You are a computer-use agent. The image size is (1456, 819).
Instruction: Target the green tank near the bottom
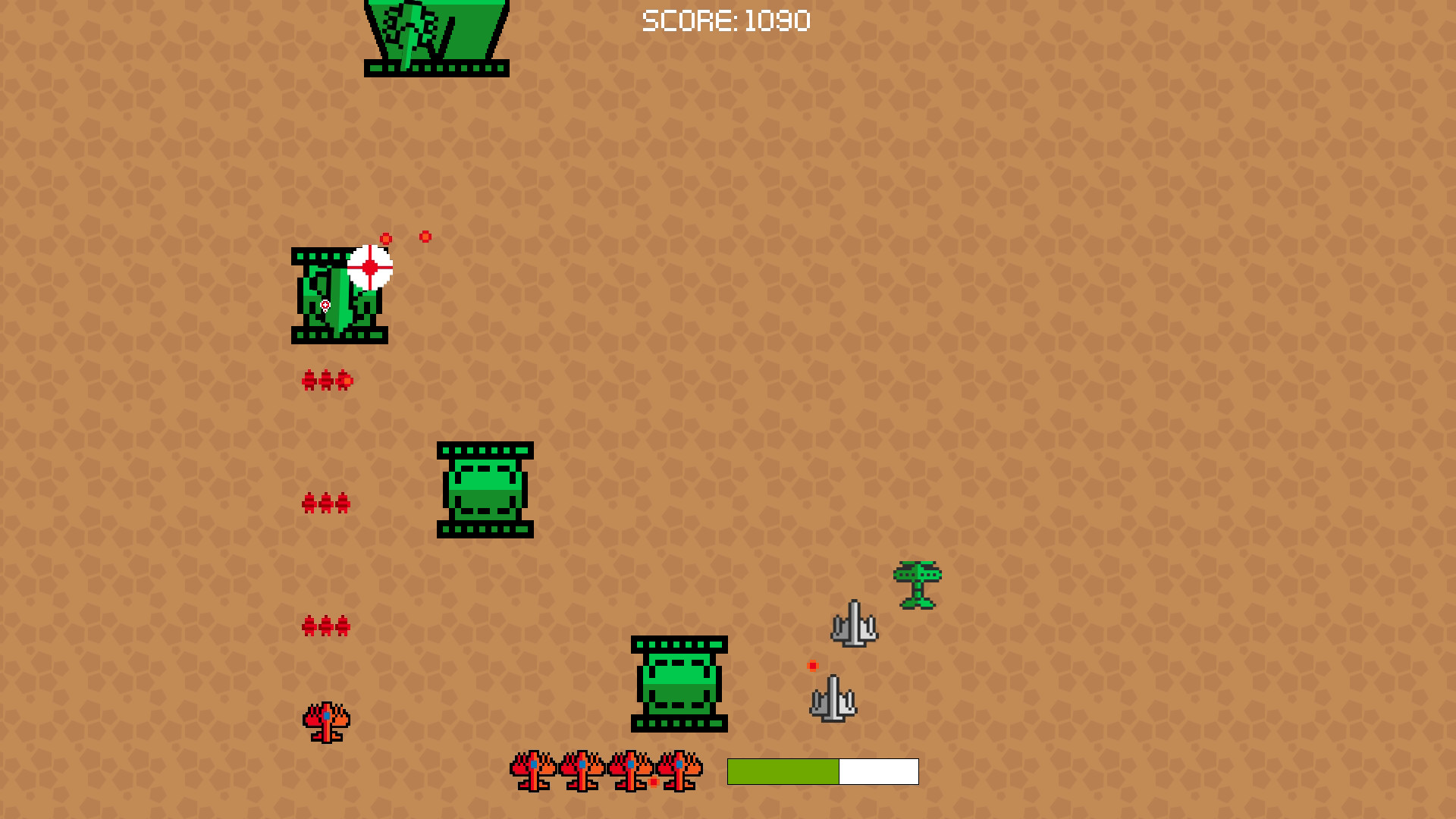point(677,685)
